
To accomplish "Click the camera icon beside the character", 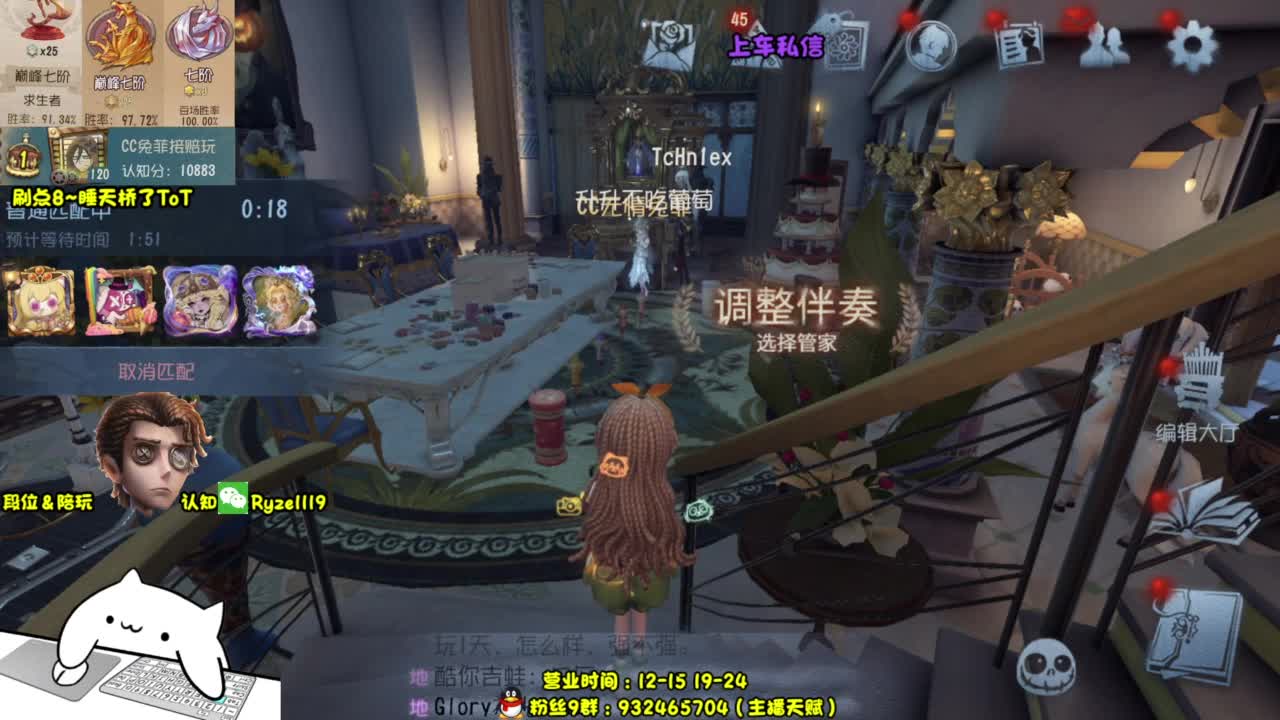I will tap(570, 507).
